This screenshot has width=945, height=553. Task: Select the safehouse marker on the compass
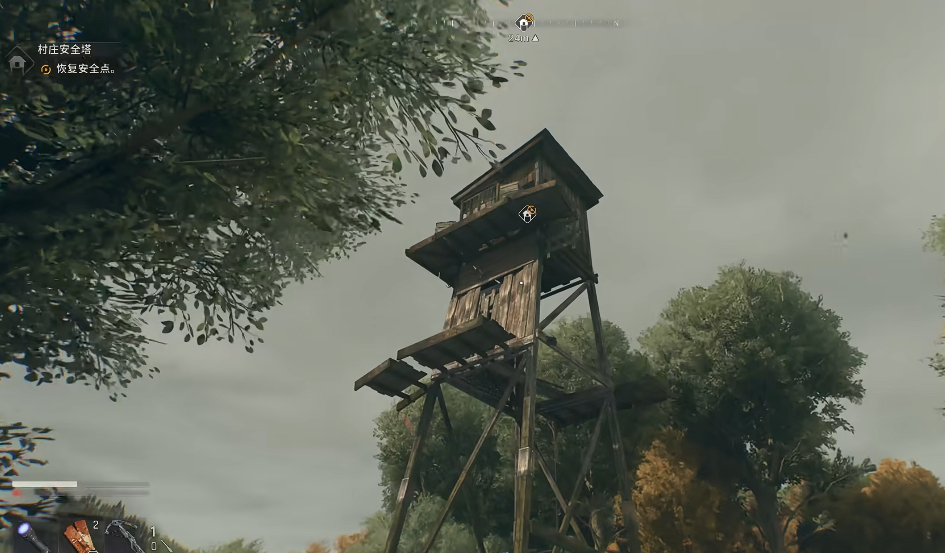(x=524, y=22)
